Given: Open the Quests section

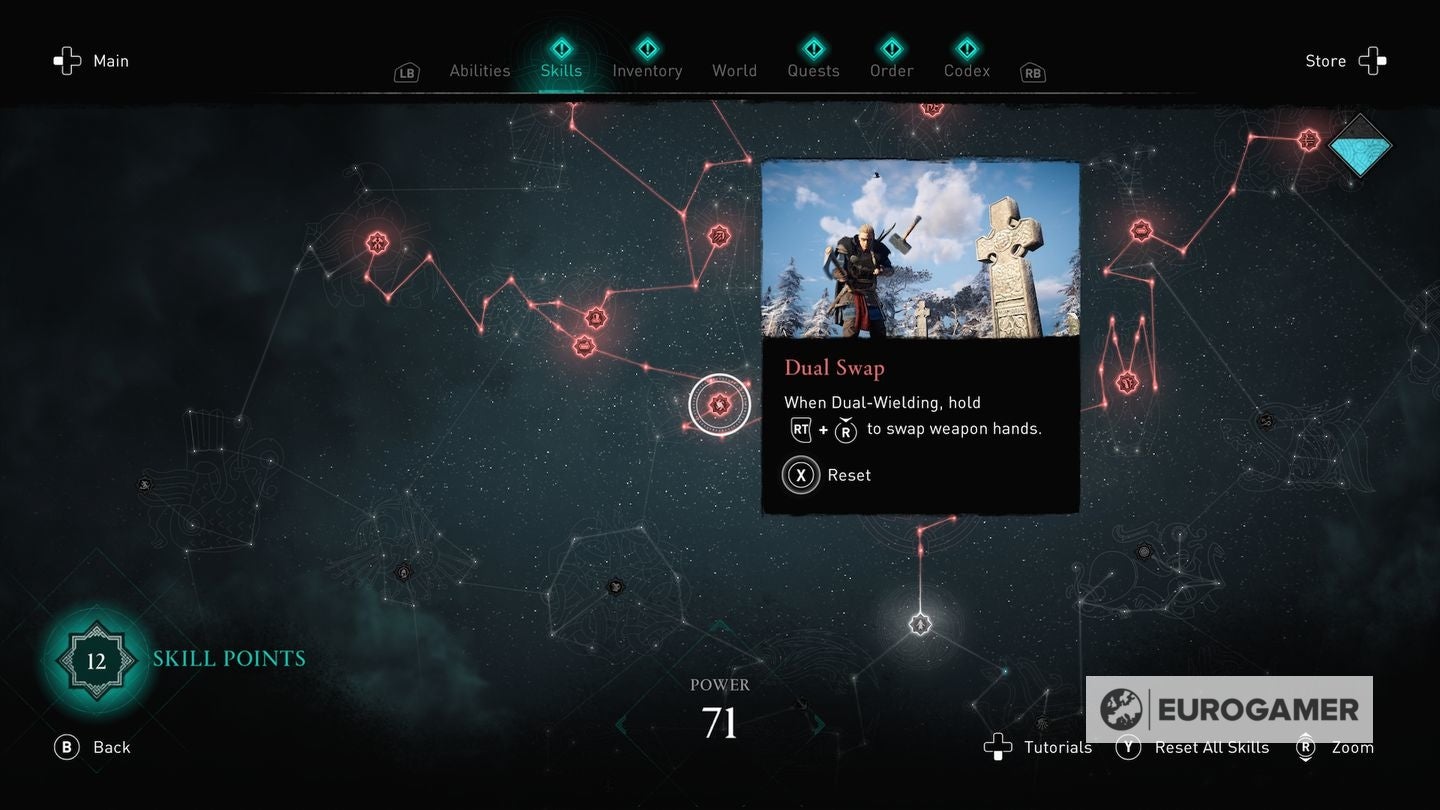Looking at the screenshot, I should click(813, 70).
